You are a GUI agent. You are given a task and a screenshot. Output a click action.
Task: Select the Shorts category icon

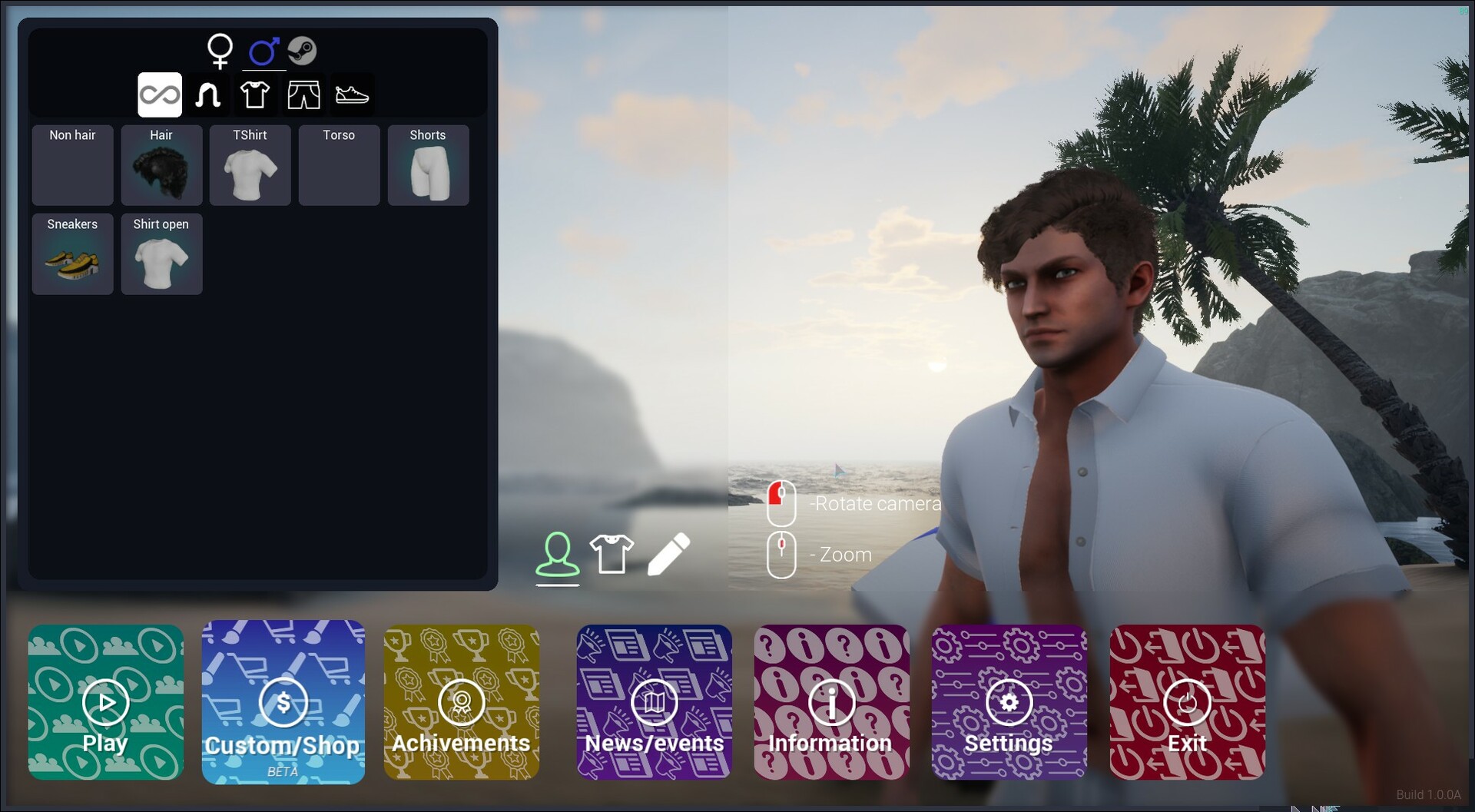(304, 94)
